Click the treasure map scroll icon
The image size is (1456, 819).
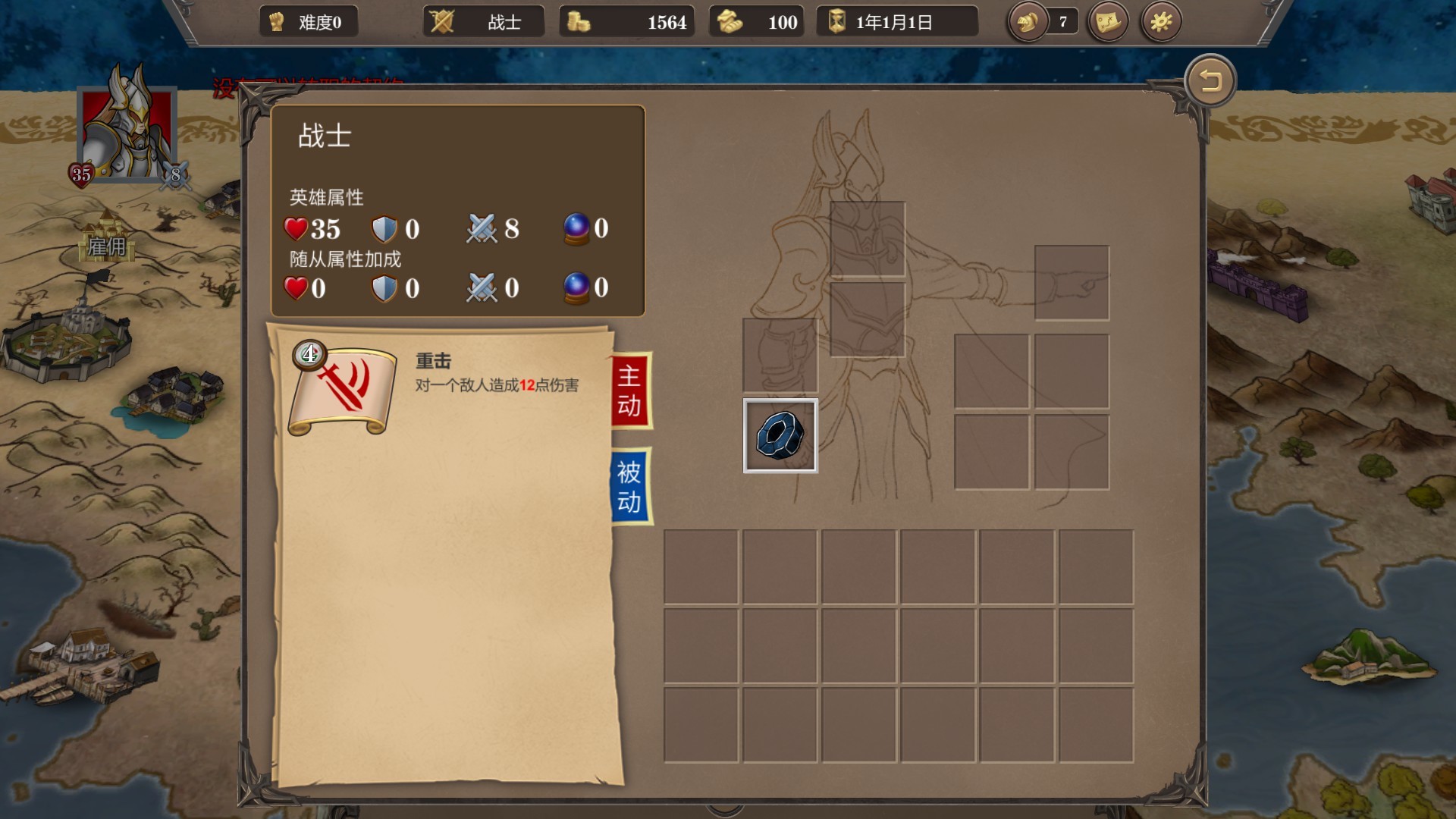tap(1106, 21)
